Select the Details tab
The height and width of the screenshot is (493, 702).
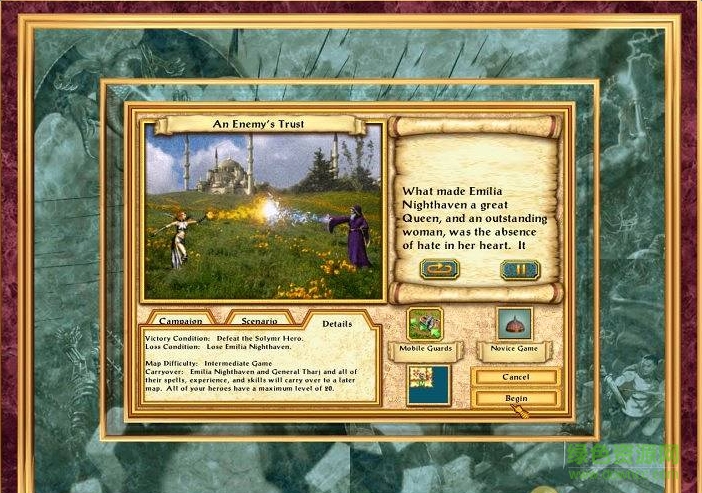[x=336, y=322]
